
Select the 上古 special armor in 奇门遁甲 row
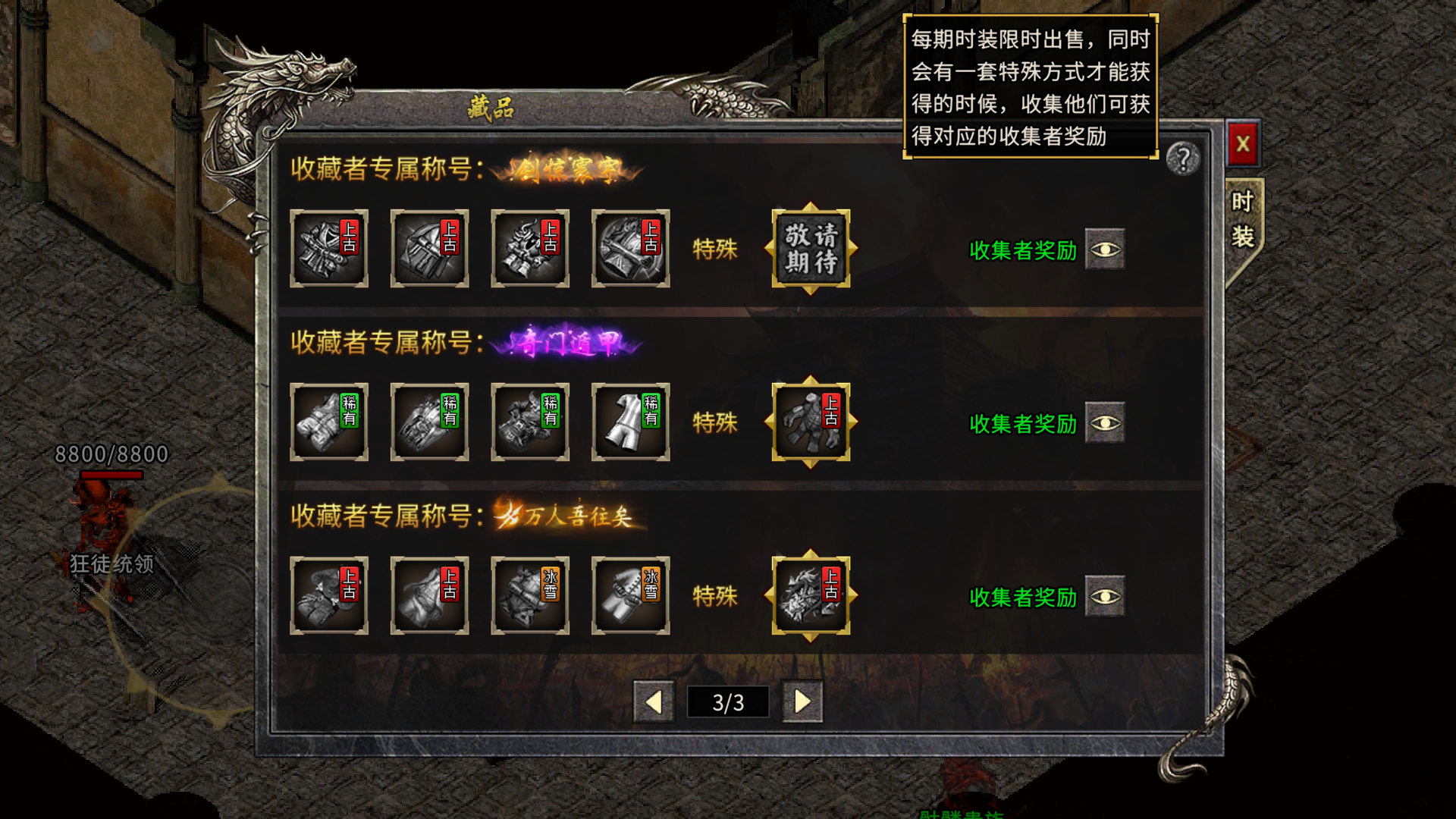pos(809,423)
